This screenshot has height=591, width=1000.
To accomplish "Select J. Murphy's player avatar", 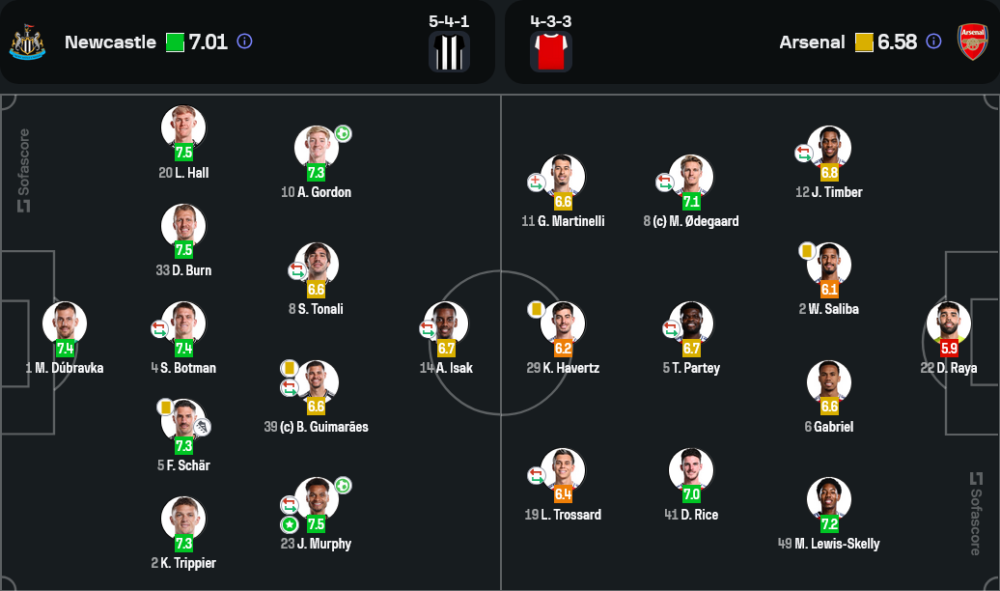I will tap(316, 500).
